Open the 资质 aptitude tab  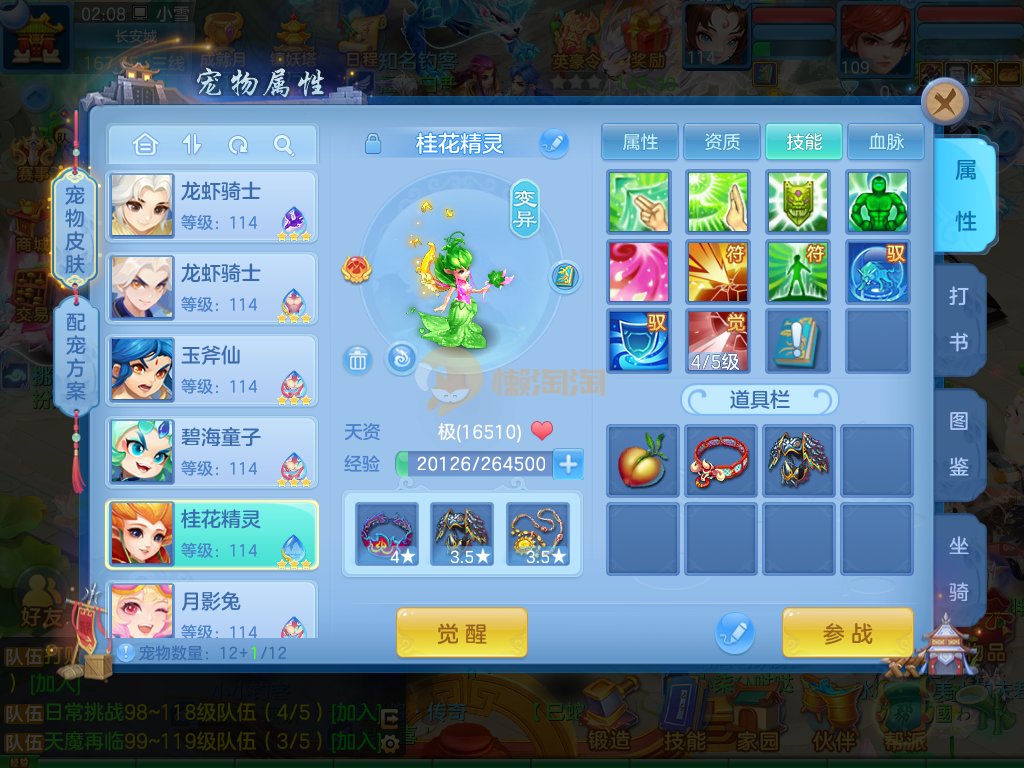coord(722,142)
